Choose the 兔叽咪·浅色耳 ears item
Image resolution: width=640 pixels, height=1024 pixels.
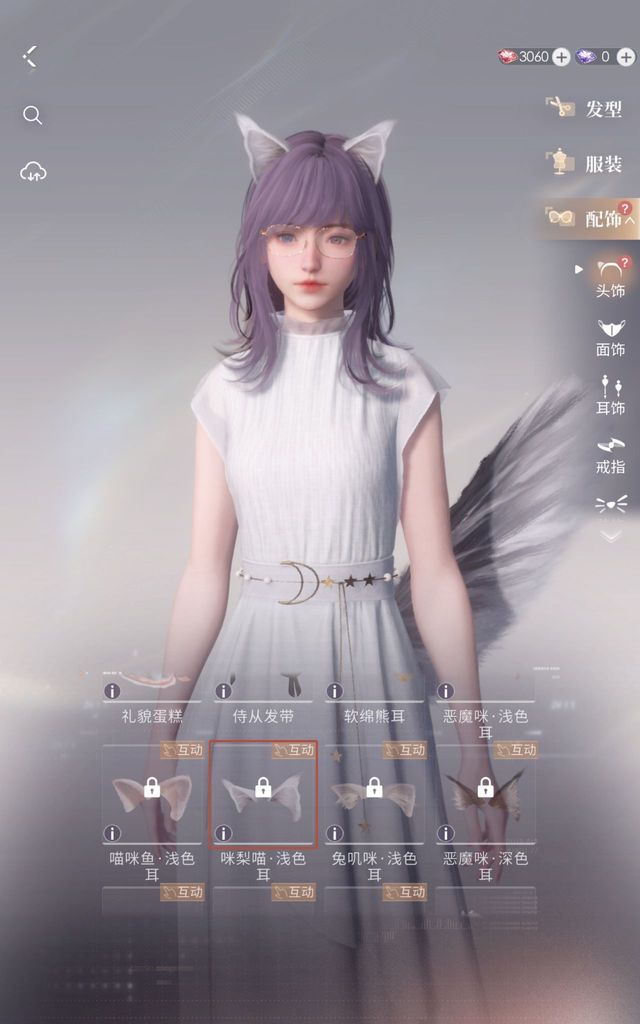[x=374, y=794]
